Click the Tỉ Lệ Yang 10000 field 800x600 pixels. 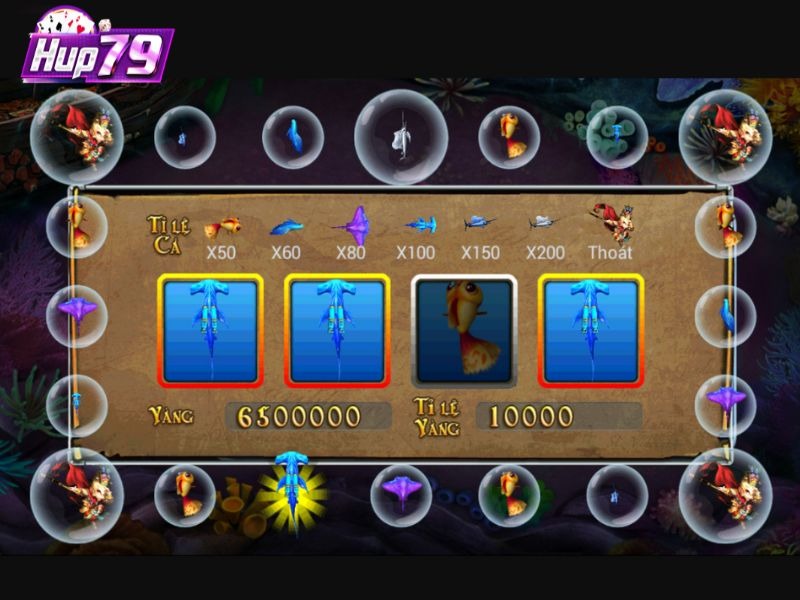[559, 416]
